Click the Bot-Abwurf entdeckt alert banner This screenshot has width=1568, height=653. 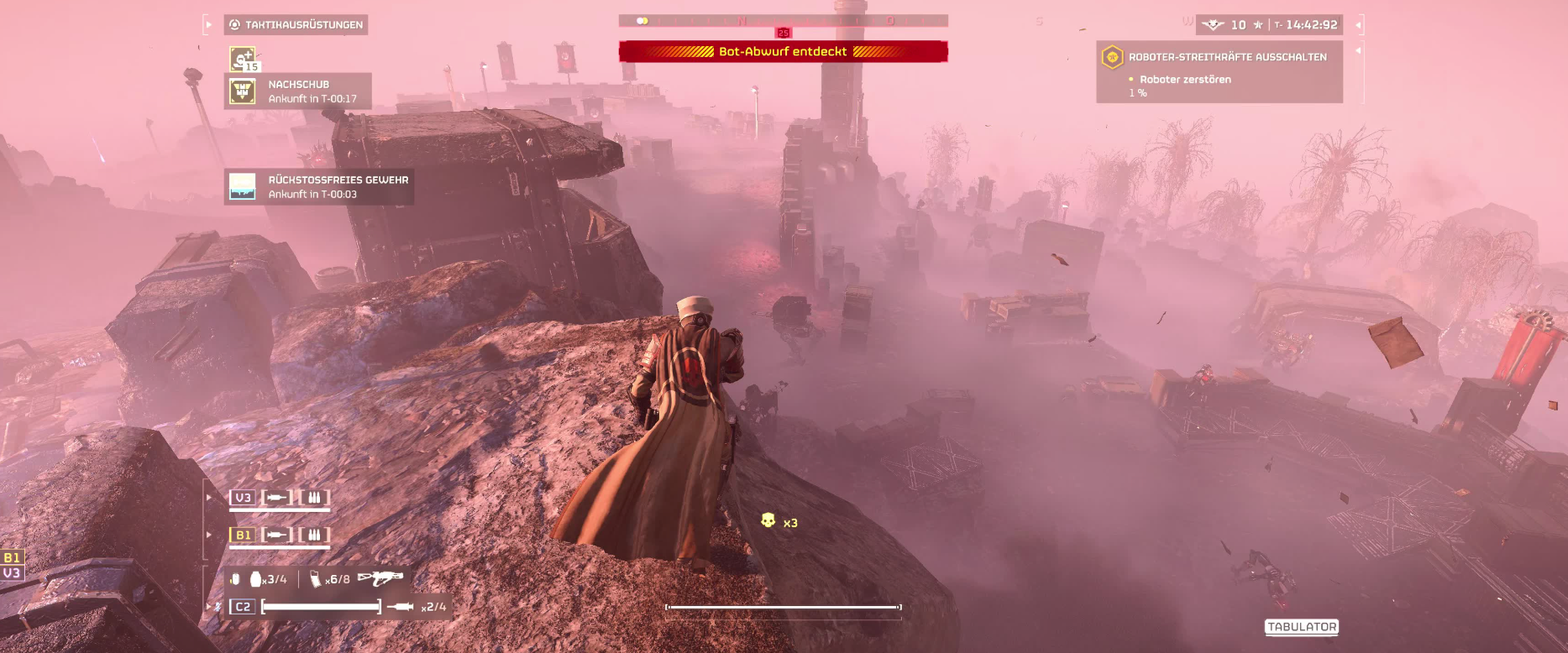(x=783, y=52)
